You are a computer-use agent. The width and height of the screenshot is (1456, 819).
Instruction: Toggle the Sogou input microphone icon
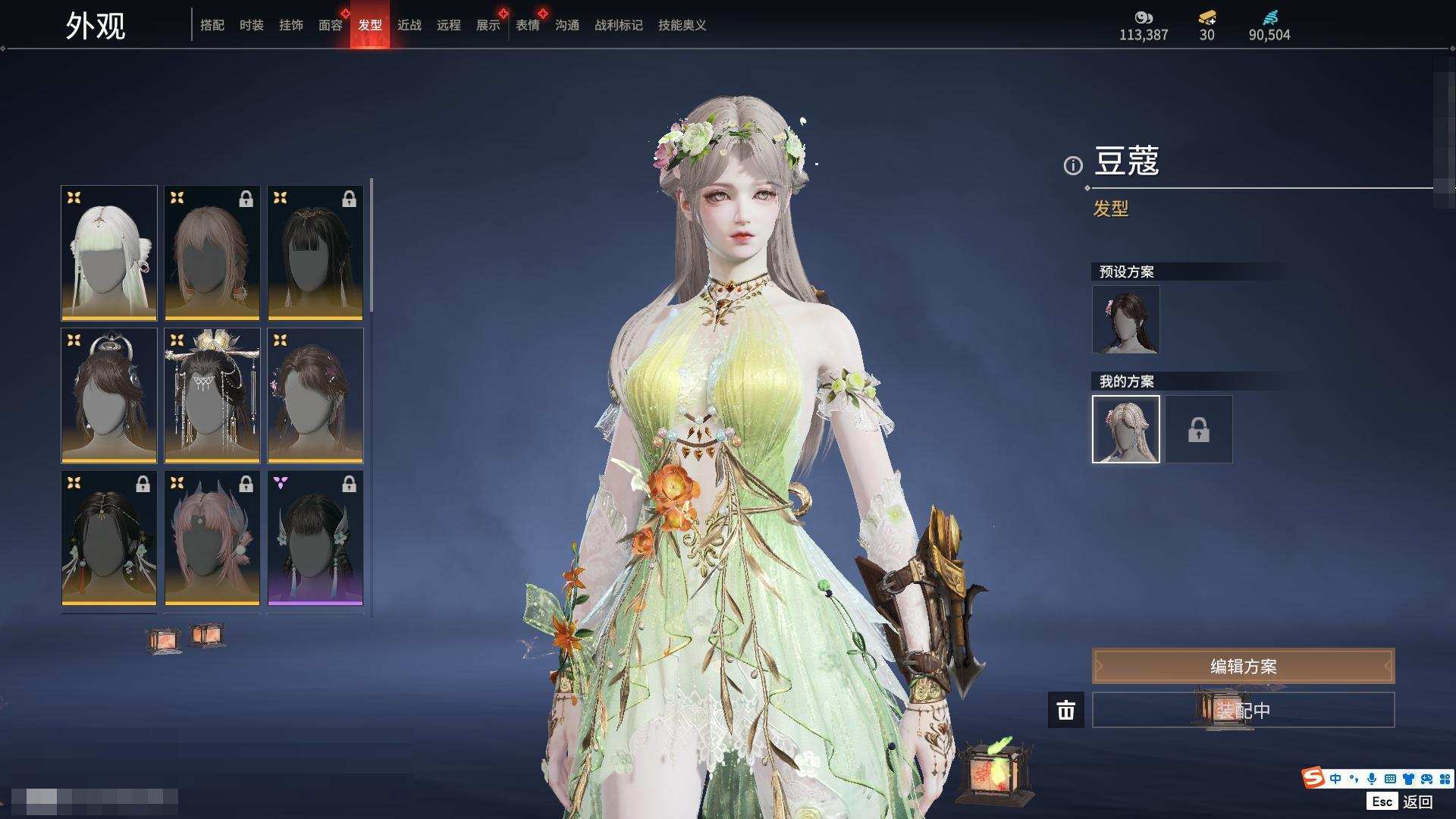click(x=1371, y=779)
